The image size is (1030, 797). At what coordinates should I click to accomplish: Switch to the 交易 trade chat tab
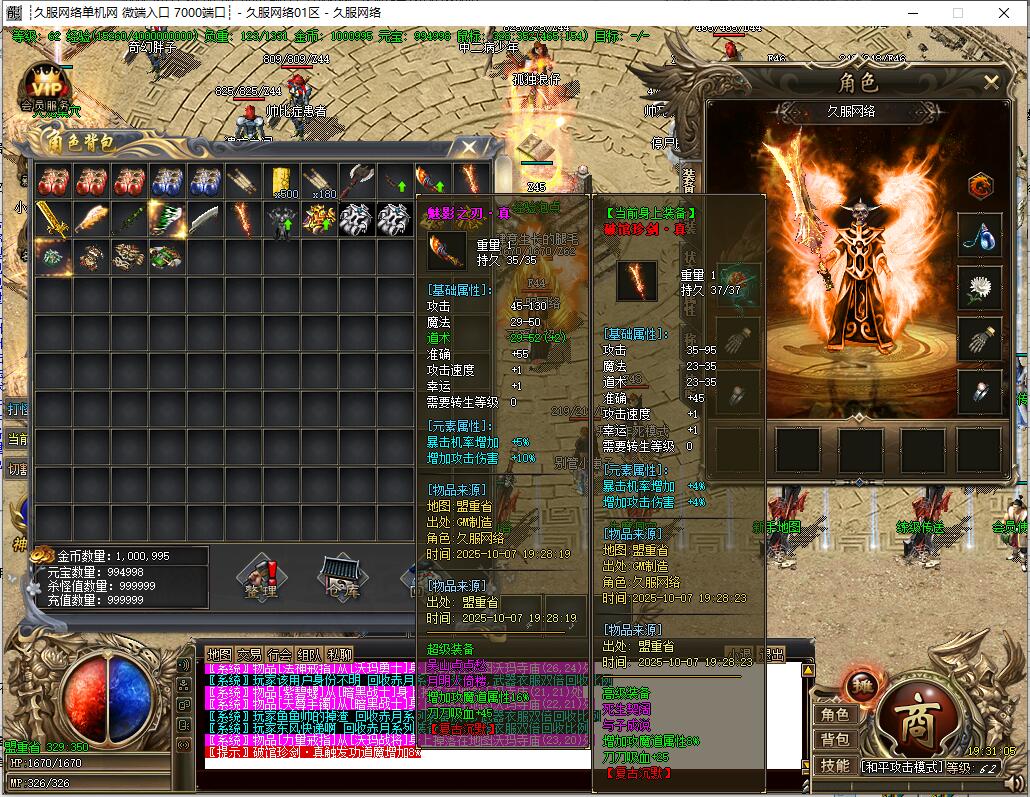point(249,654)
